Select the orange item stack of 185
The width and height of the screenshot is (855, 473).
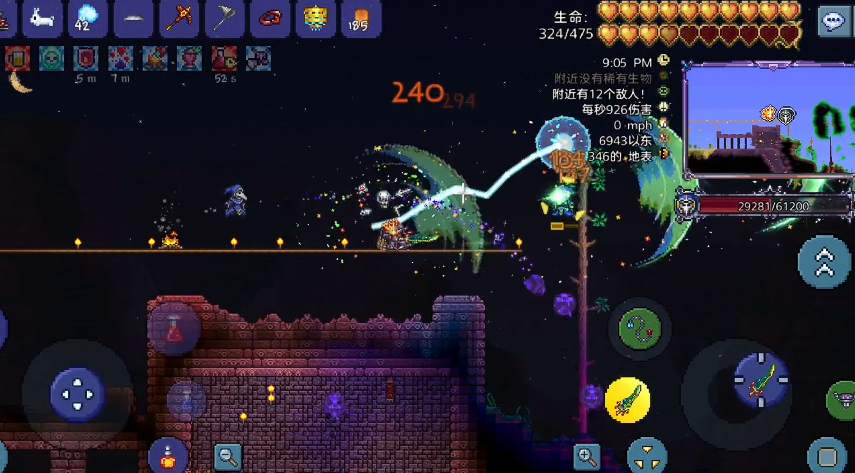pos(360,18)
